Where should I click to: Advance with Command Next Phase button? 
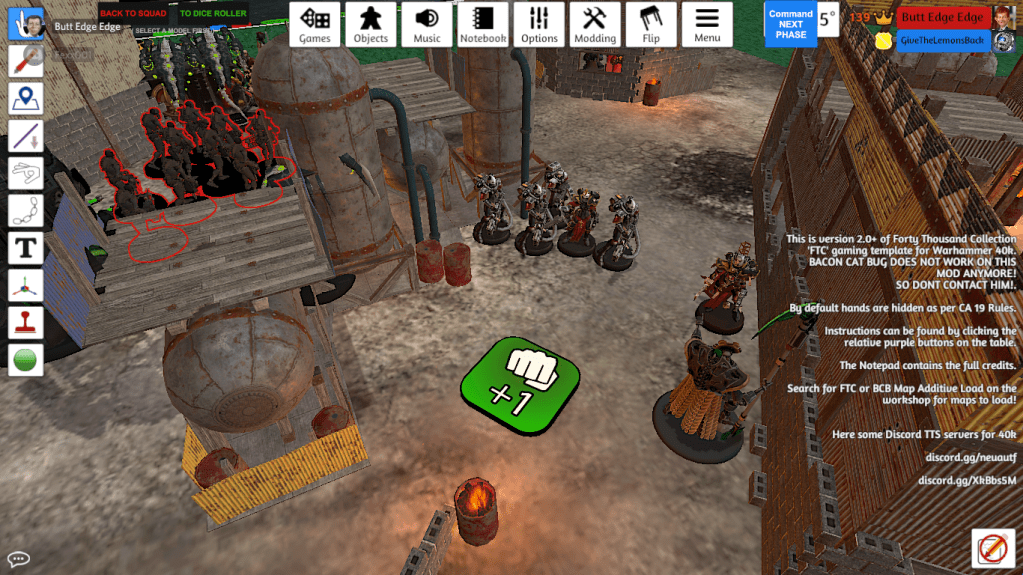pos(790,24)
